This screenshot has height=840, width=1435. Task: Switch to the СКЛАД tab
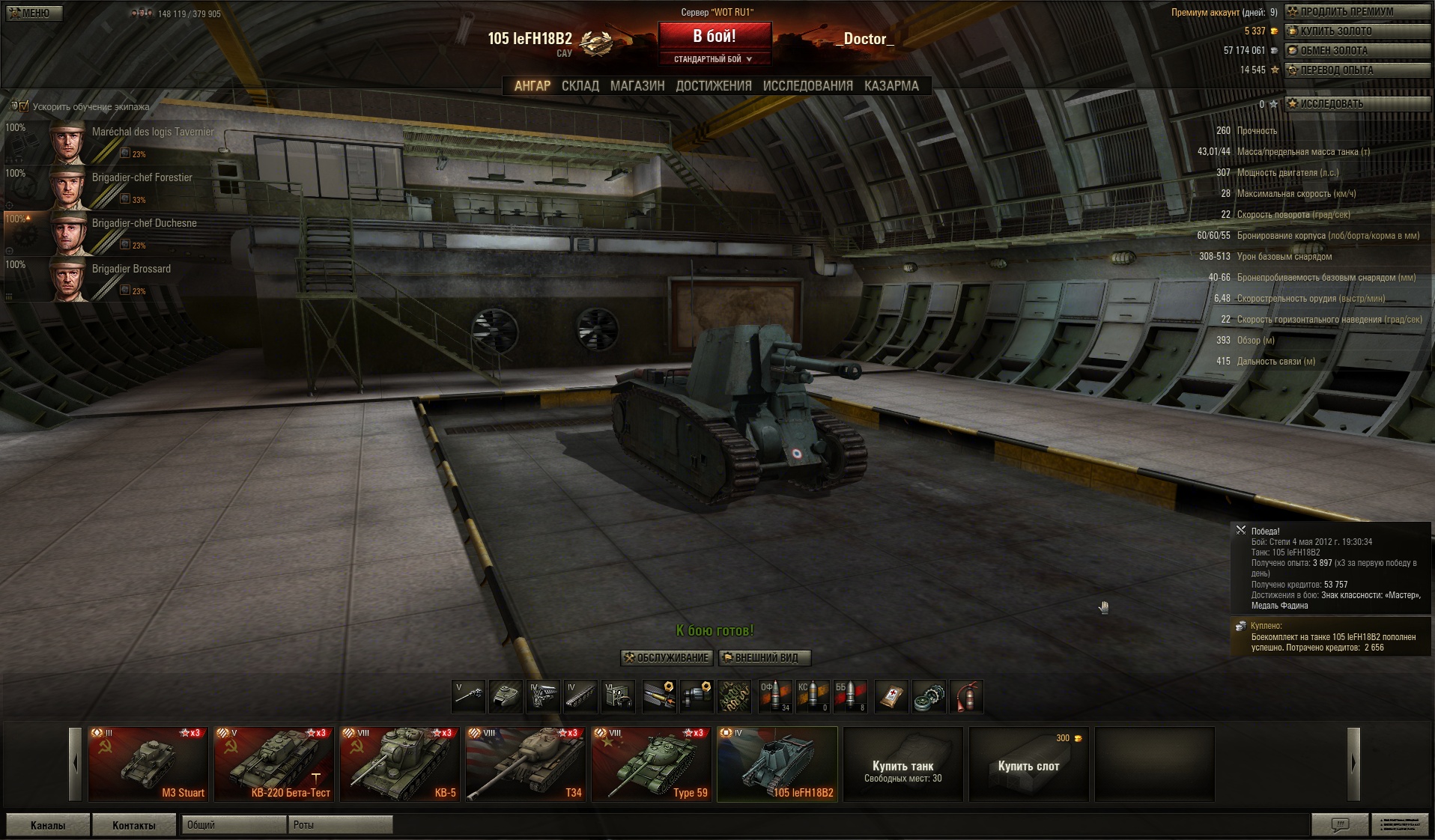(x=580, y=86)
